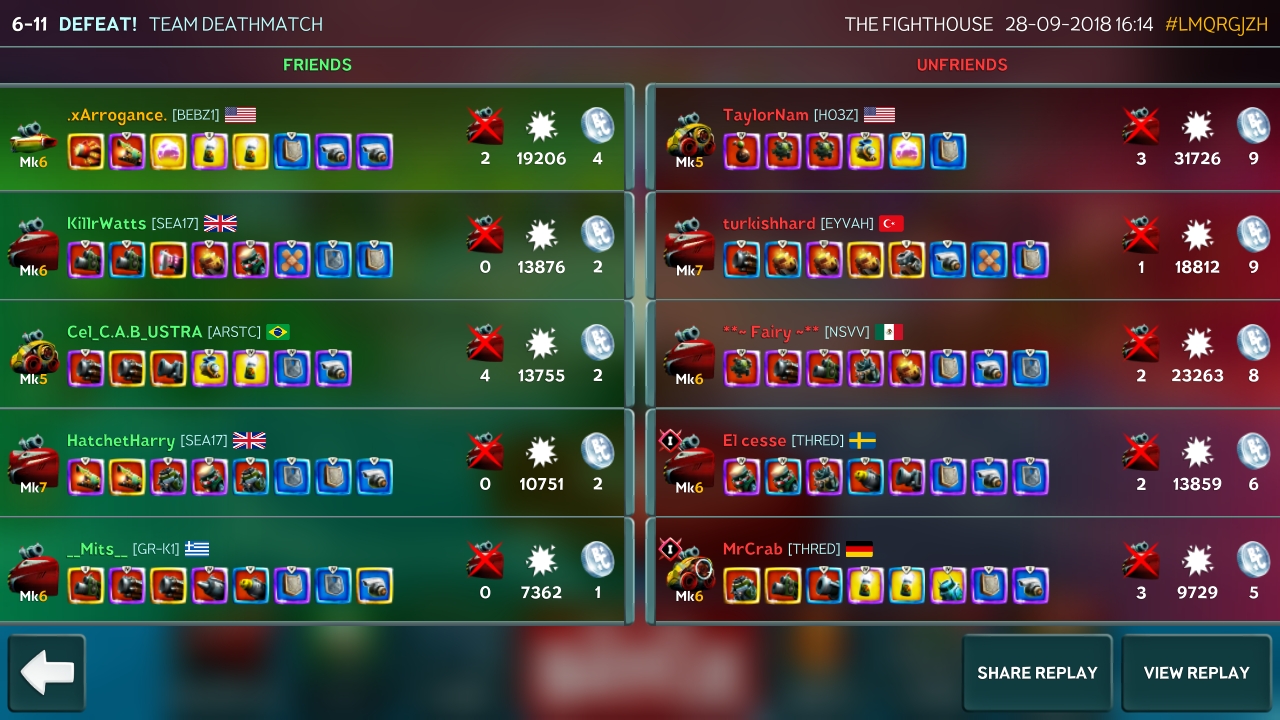Select MrCrab player row
The image size is (1280, 720).
pos(962,571)
